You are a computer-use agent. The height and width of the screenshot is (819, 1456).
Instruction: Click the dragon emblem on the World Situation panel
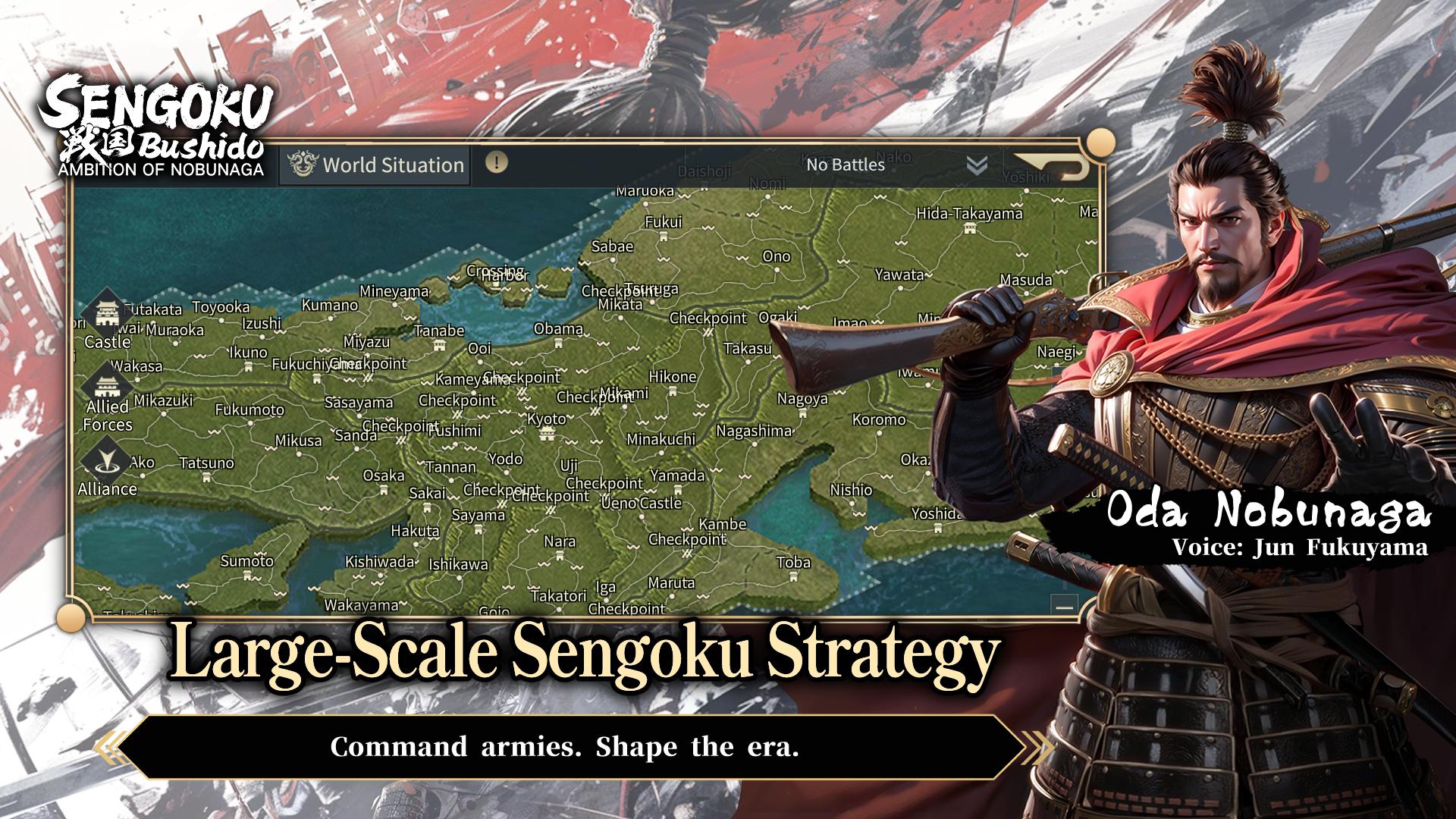(302, 164)
